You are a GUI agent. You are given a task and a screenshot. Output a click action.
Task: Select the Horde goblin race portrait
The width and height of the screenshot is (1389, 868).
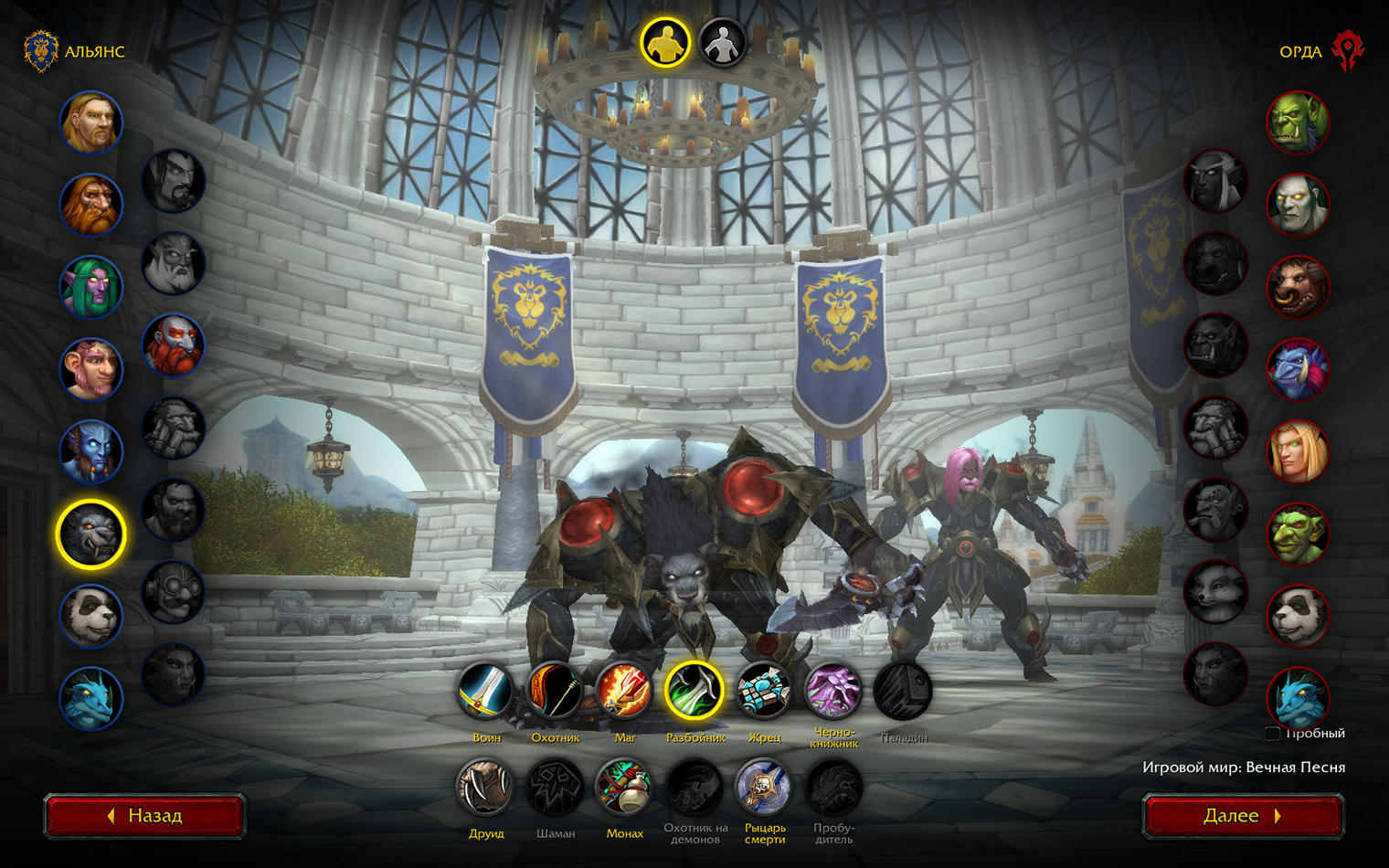[x=1298, y=534]
